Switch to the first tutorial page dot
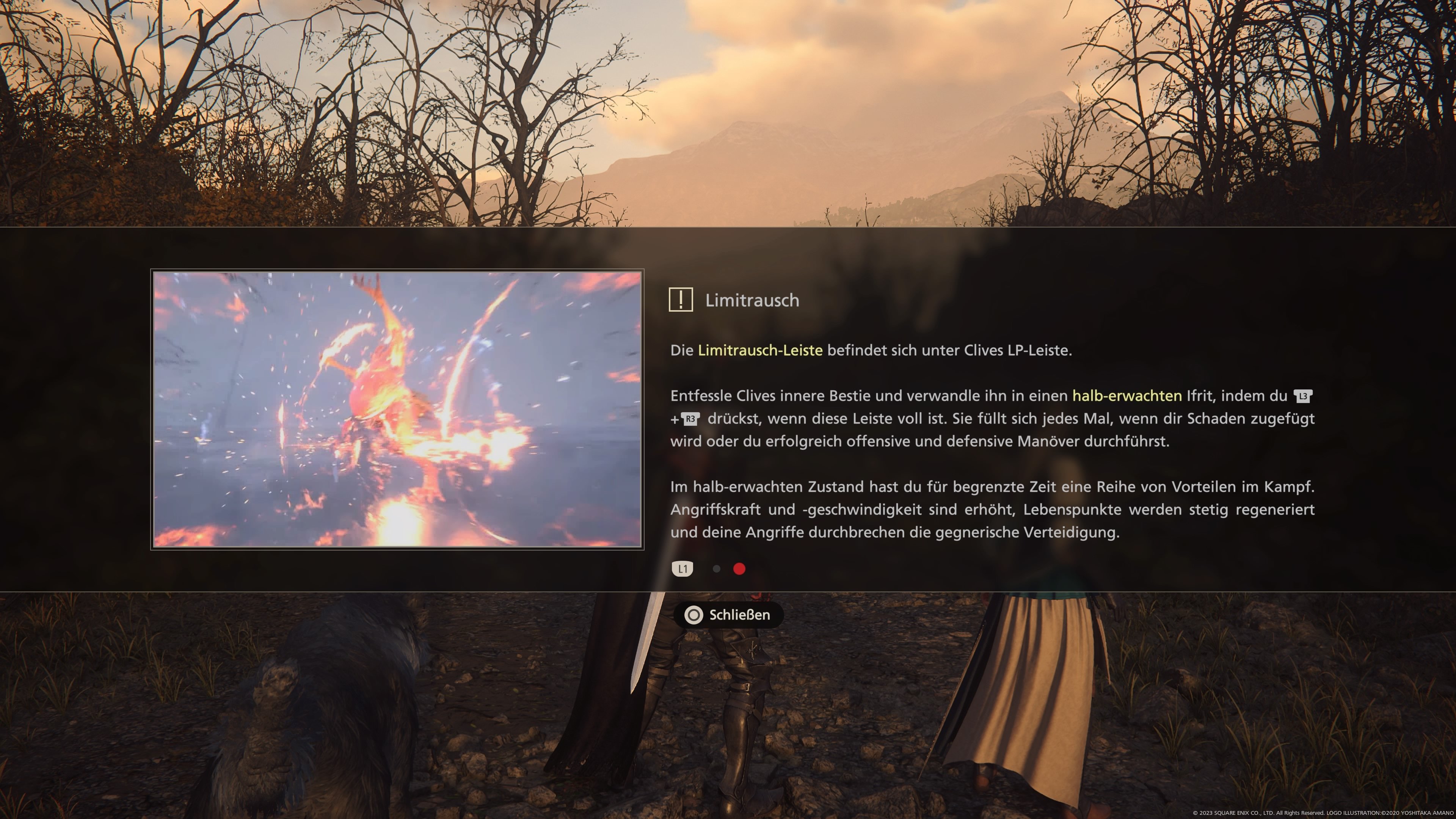 (716, 569)
